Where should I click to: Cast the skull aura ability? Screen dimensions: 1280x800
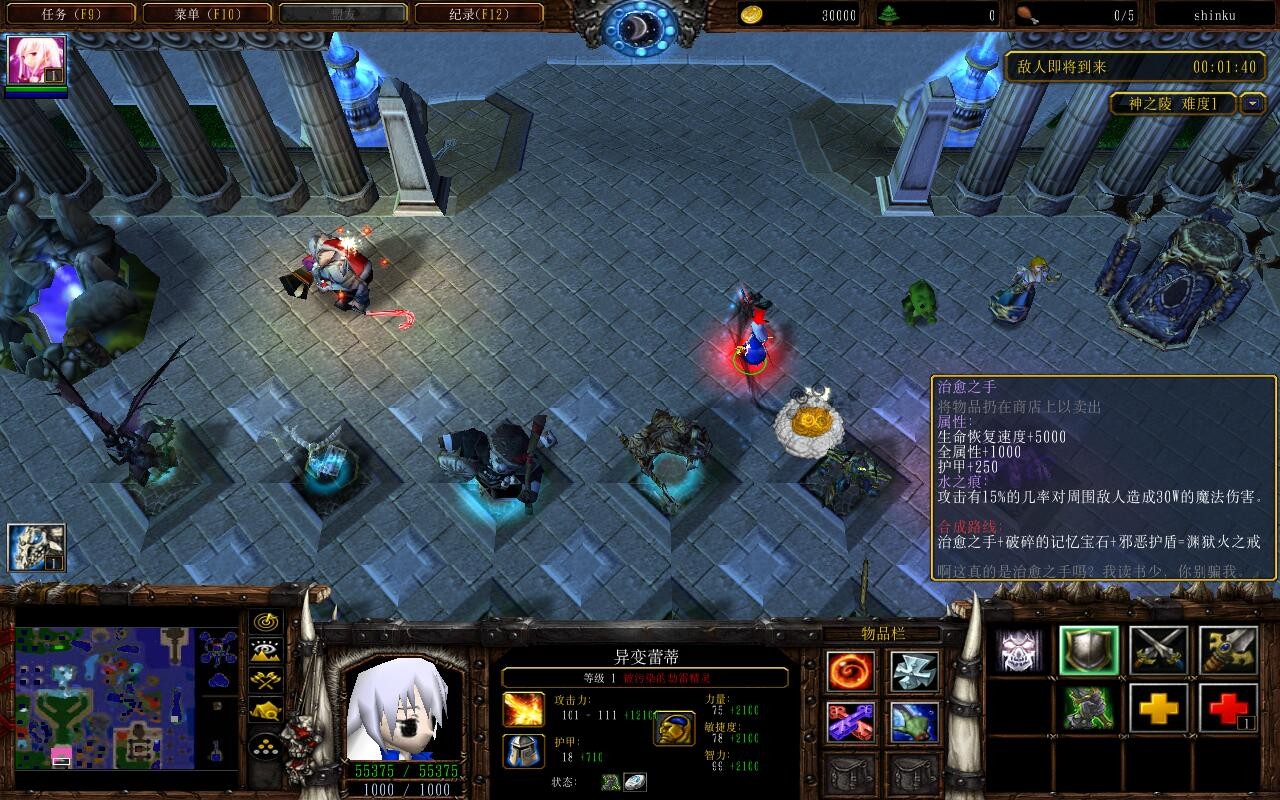[x=1018, y=651]
